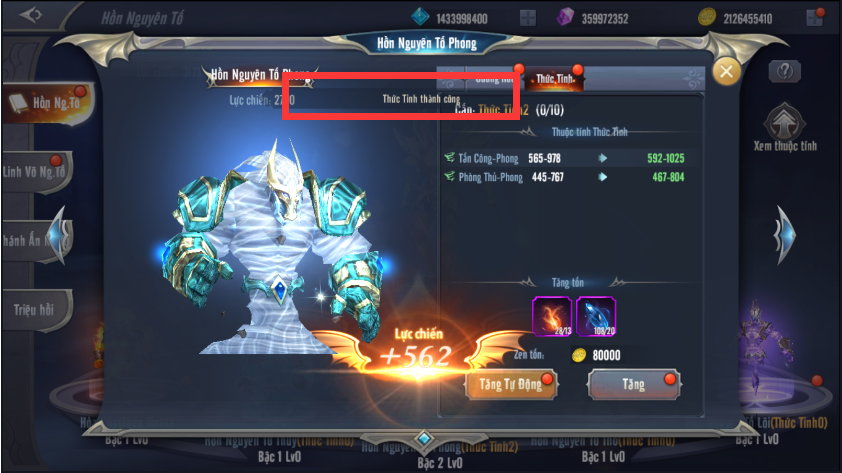Select the blue crystal material slot

pyautogui.click(x=596, y=314)
